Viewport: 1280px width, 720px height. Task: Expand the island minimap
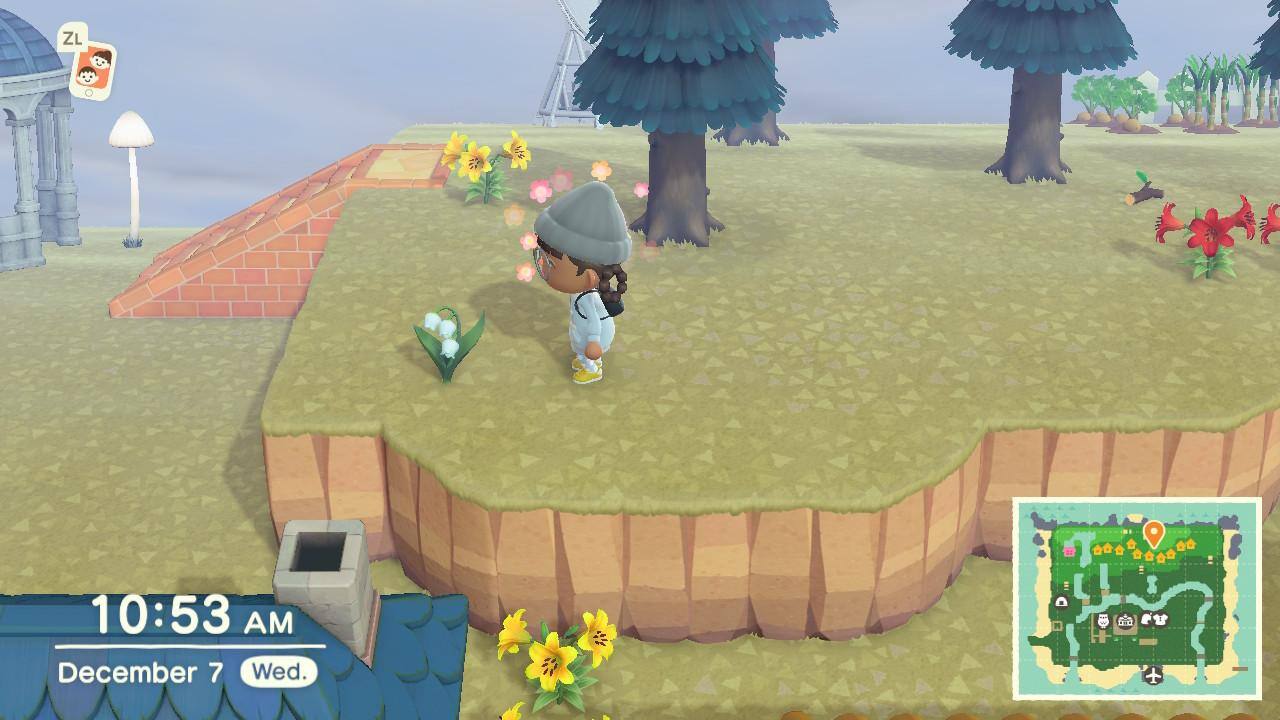pos(1136,598)
